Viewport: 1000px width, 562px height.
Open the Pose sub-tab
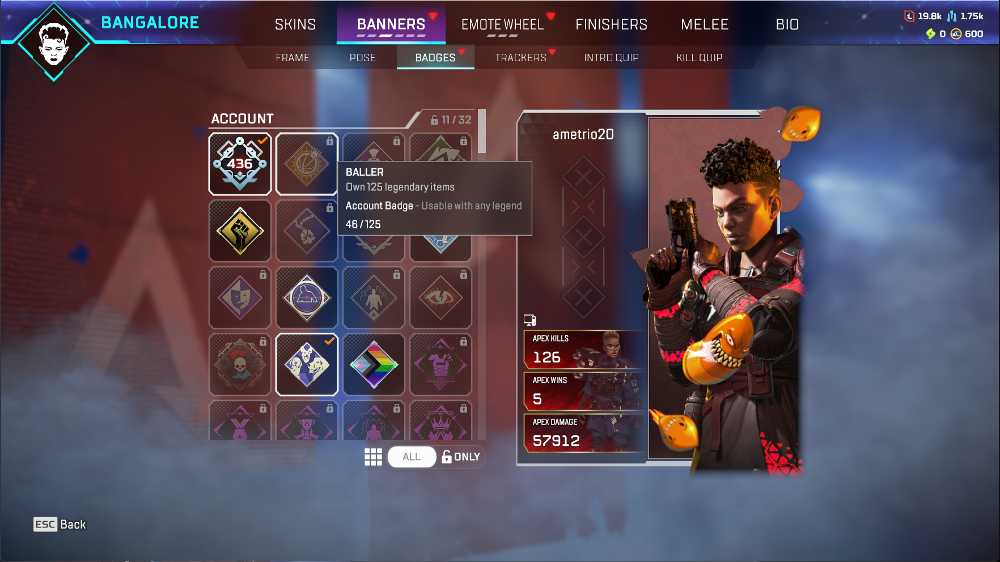pyautogui.click(x=362, y=58)
